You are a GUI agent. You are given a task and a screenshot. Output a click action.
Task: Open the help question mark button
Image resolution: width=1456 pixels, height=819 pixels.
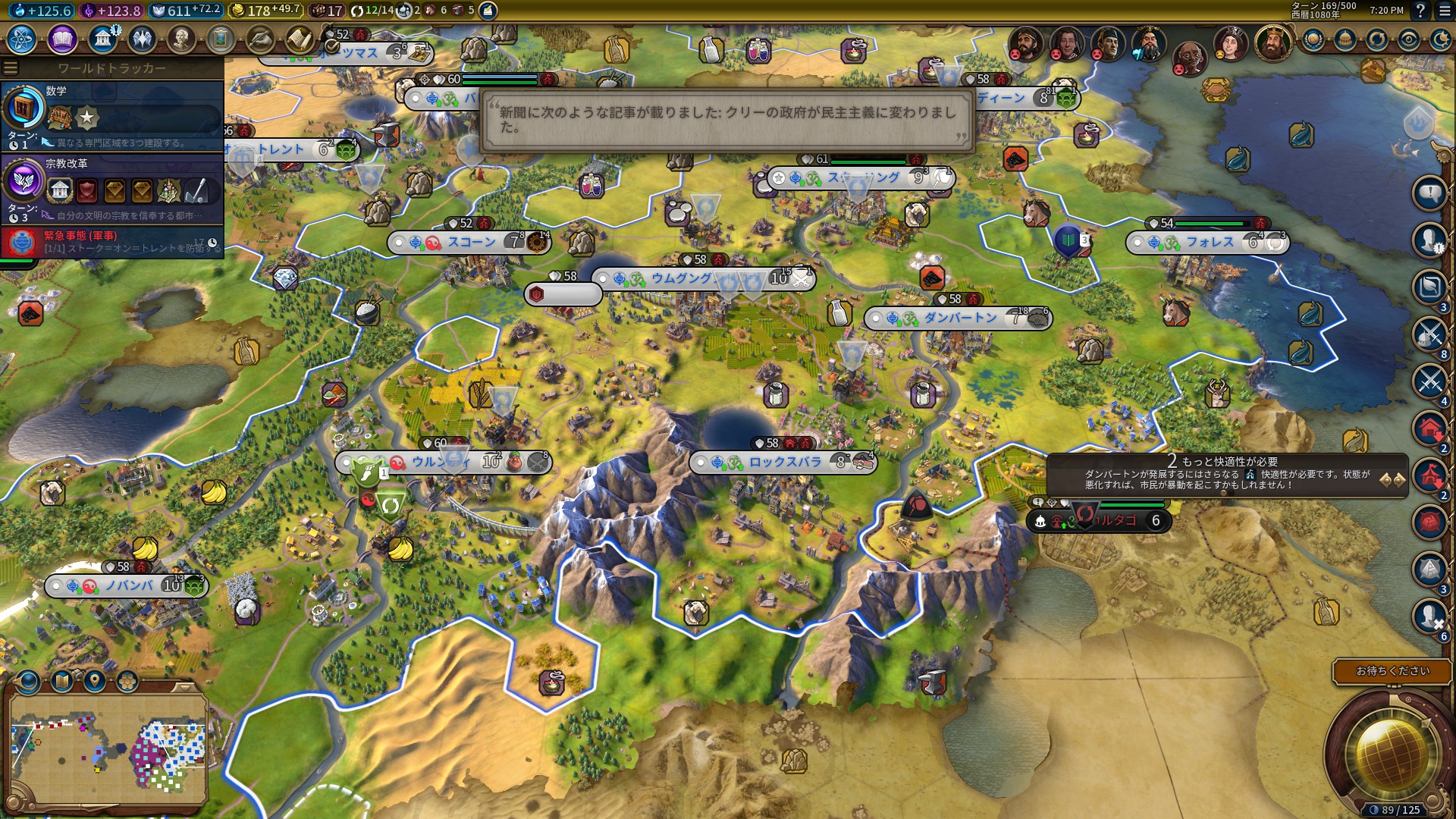click(1420, 11)
